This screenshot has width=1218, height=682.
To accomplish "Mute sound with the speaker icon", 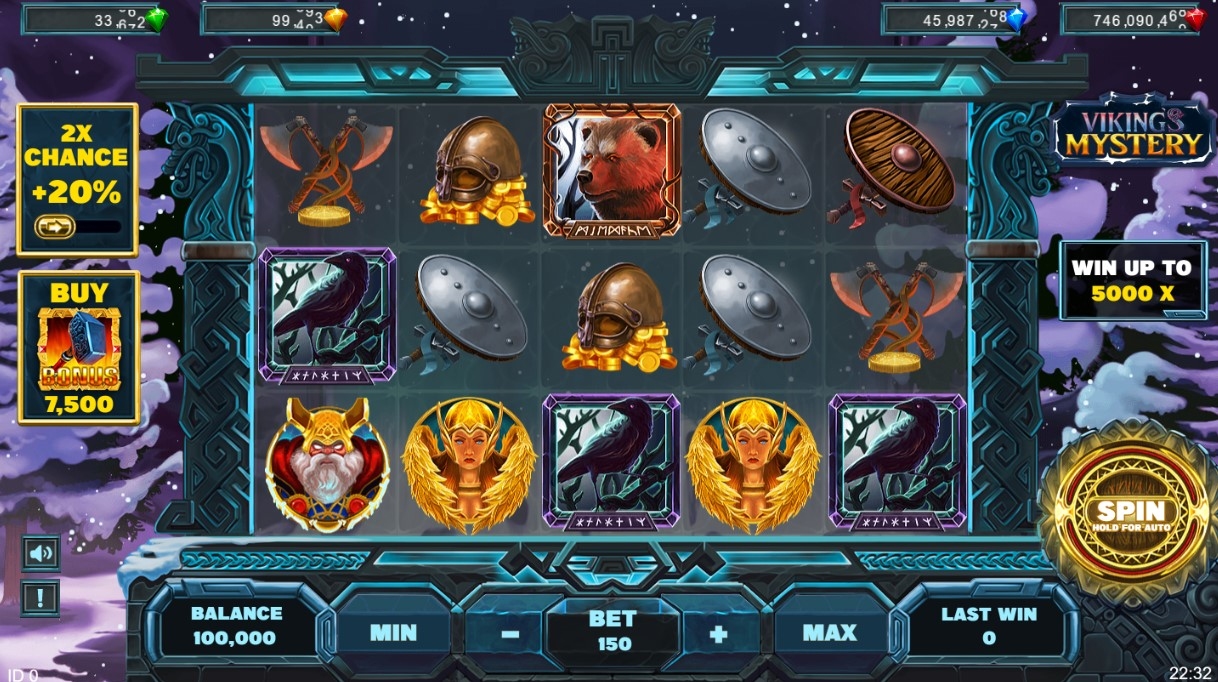I will [x=41, y=553].
